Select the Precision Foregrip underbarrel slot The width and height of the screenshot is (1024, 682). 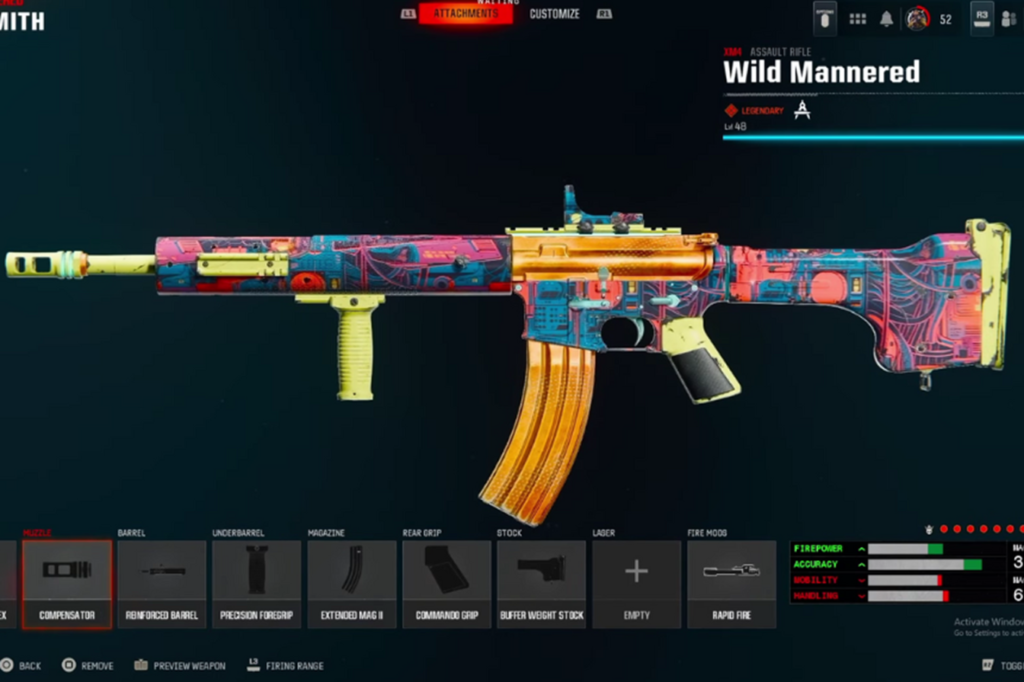(257, 584)
